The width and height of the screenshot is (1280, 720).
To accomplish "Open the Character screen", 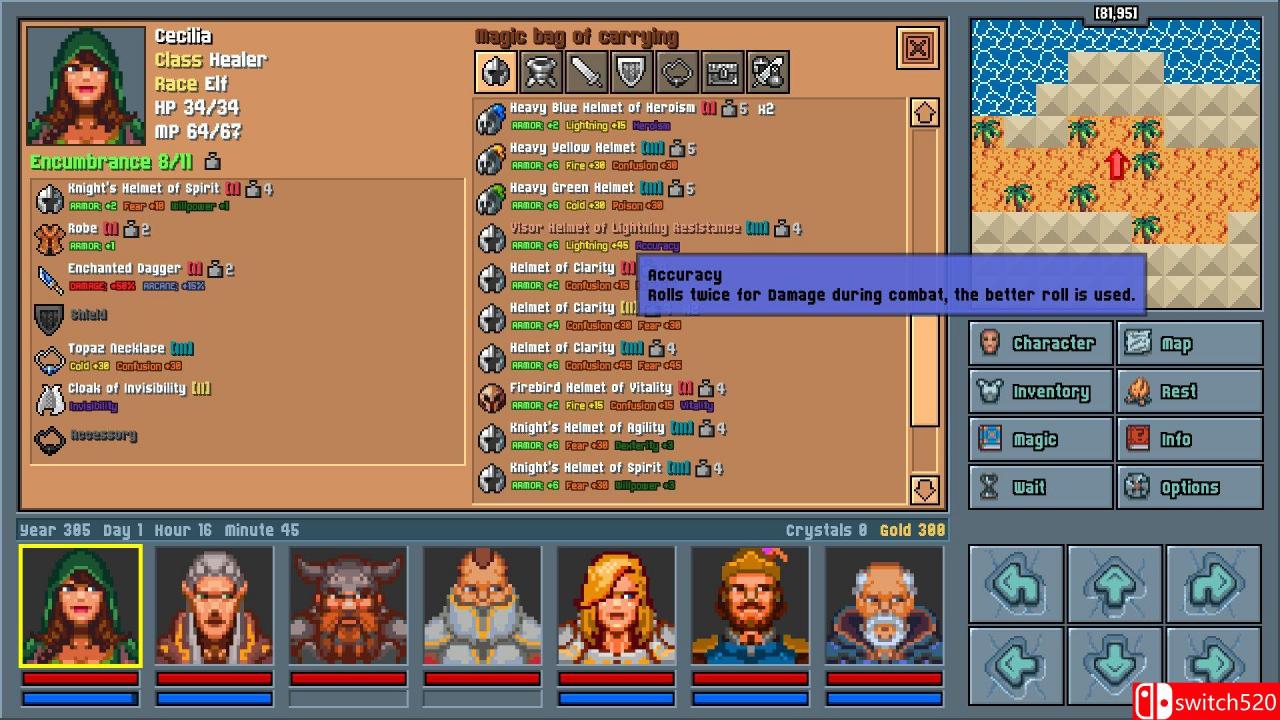I will 1040,343.
